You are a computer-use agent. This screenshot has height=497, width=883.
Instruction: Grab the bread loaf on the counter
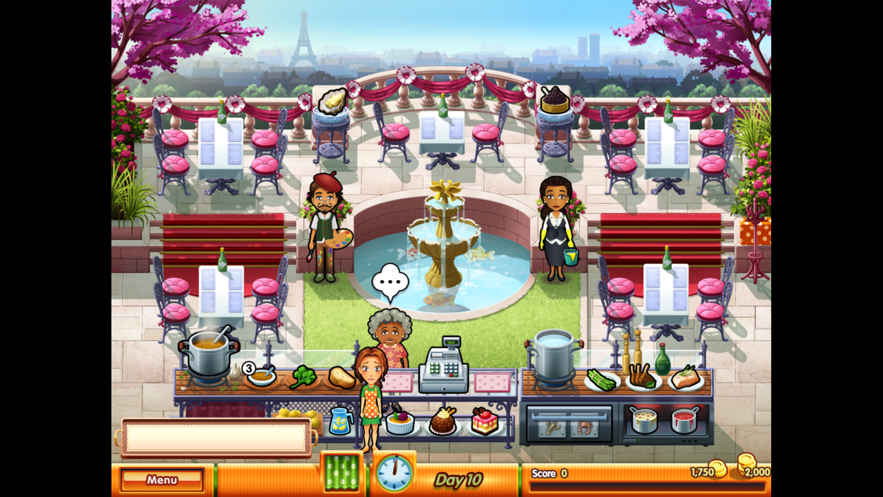pos(342,378)
